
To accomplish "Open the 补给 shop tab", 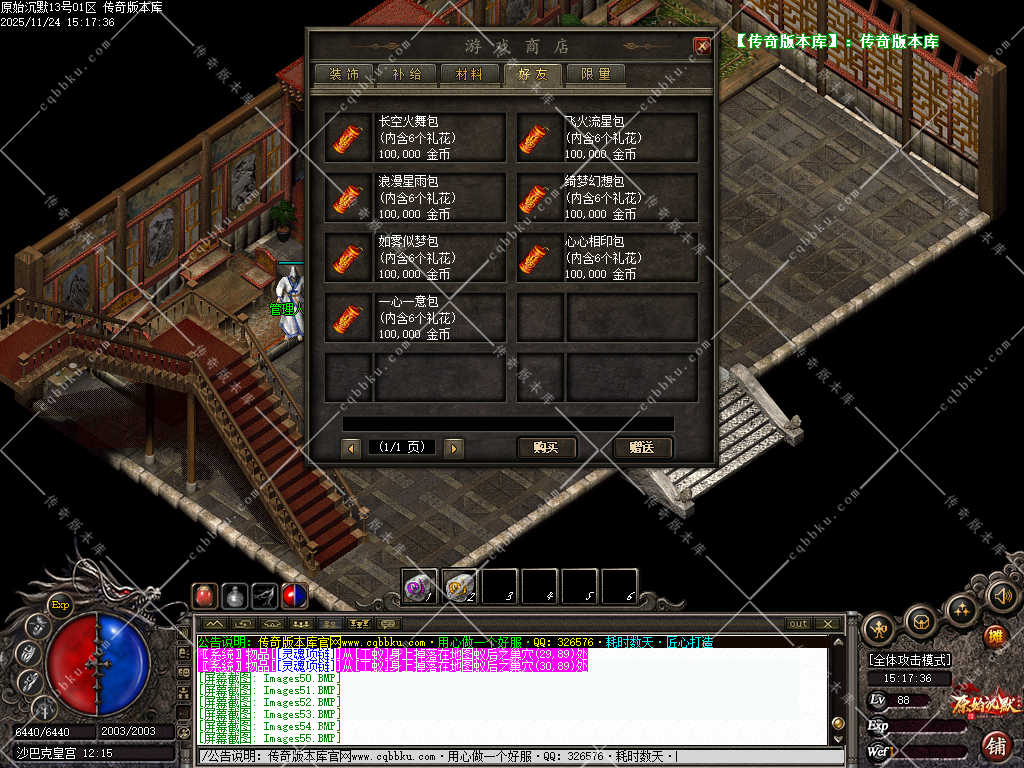I will [406, 74].
